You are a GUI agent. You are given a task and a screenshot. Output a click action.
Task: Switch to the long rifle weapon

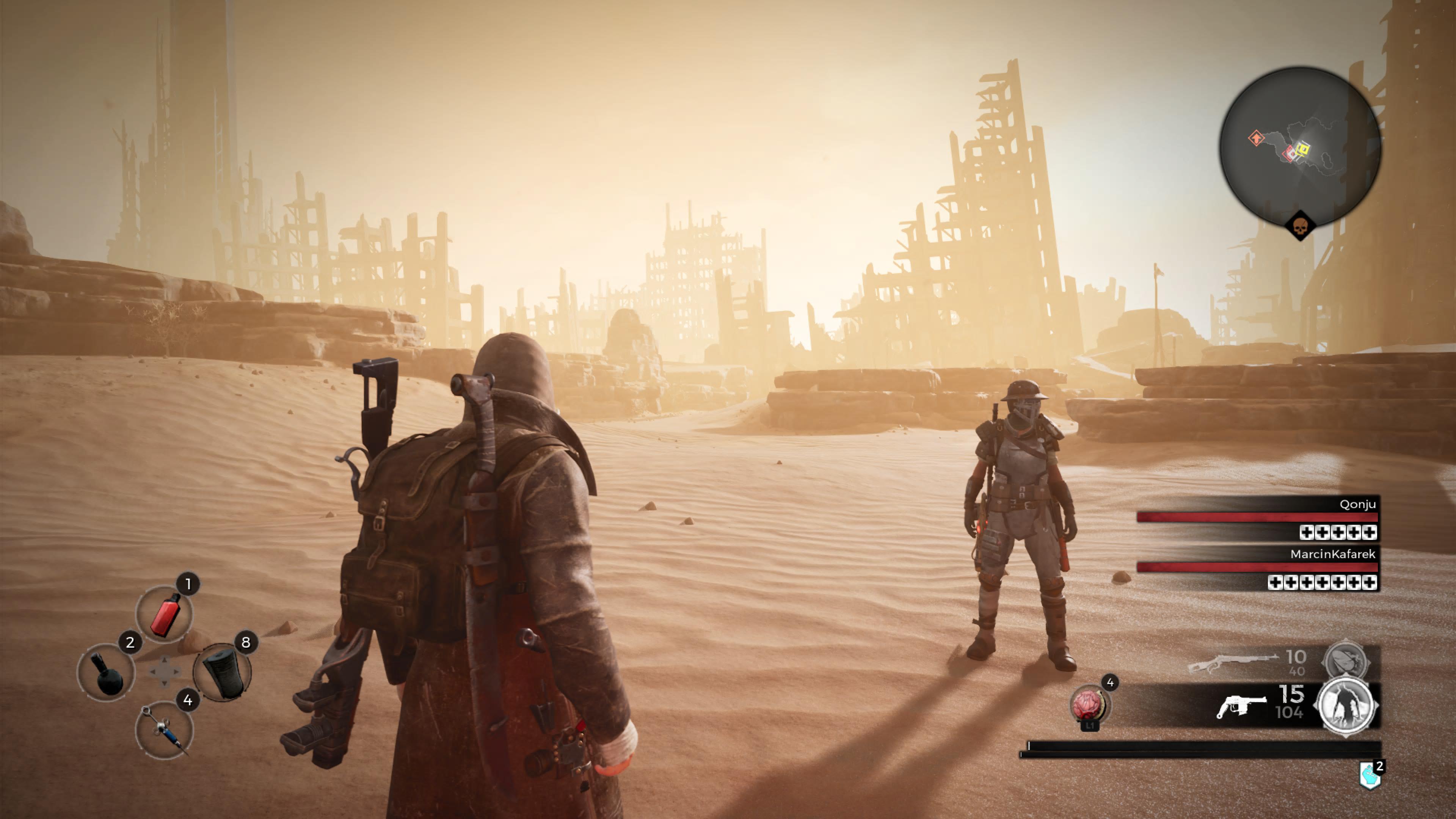click(x=1233, y=662)
